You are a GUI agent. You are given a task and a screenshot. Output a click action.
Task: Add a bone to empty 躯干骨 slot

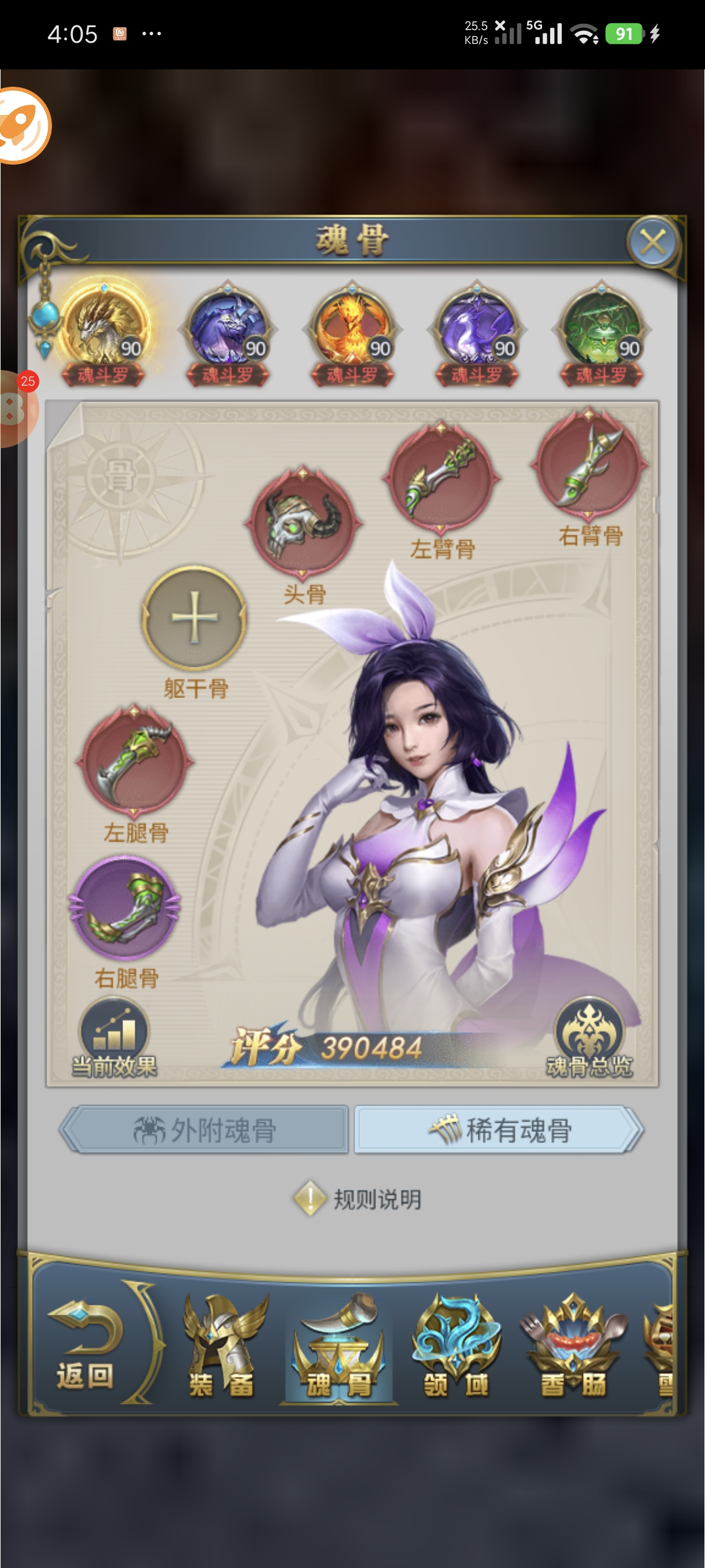(x=194, y=617)
